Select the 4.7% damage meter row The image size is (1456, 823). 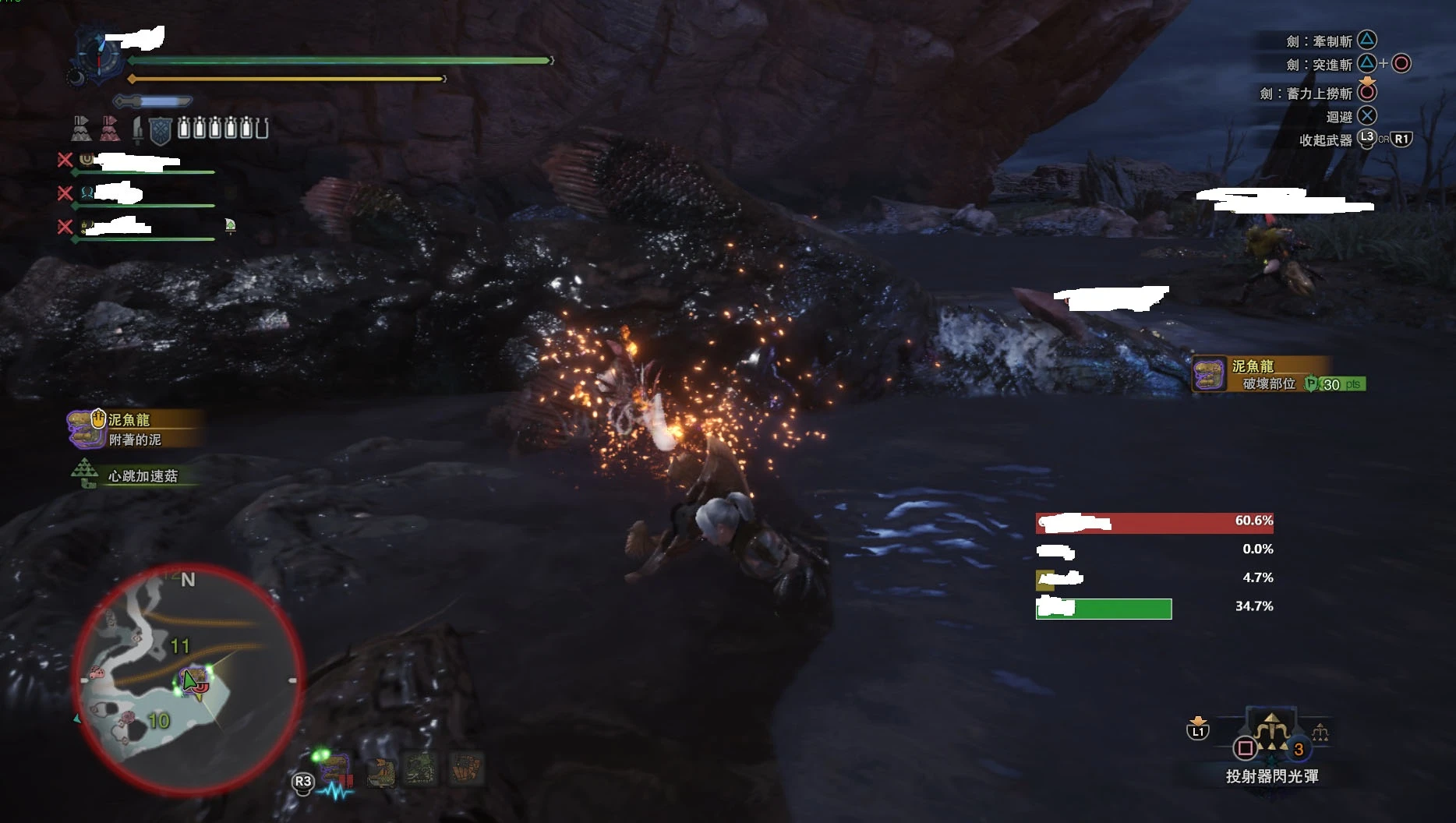pos(1154,578)
